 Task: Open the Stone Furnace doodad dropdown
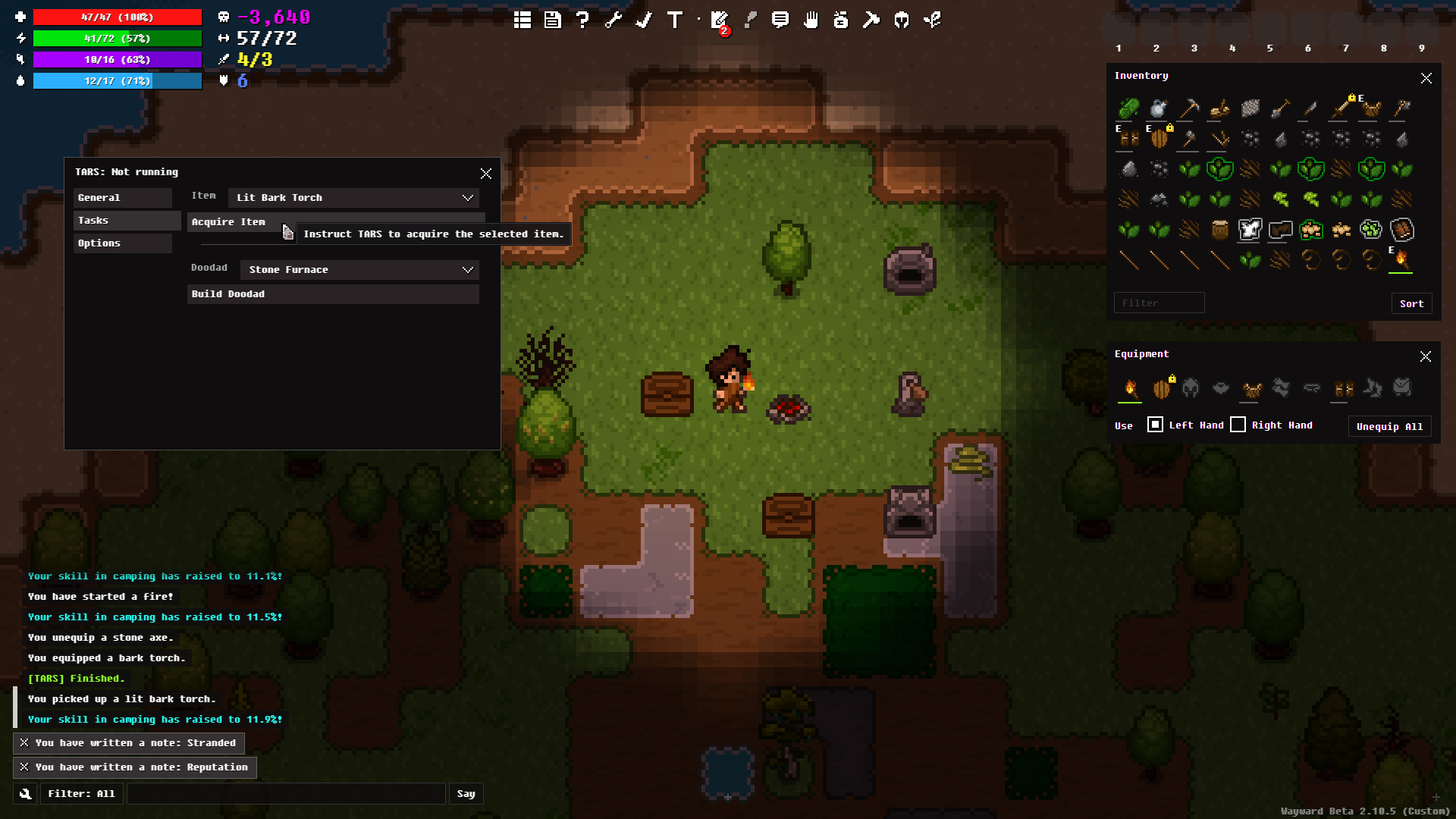359,270
